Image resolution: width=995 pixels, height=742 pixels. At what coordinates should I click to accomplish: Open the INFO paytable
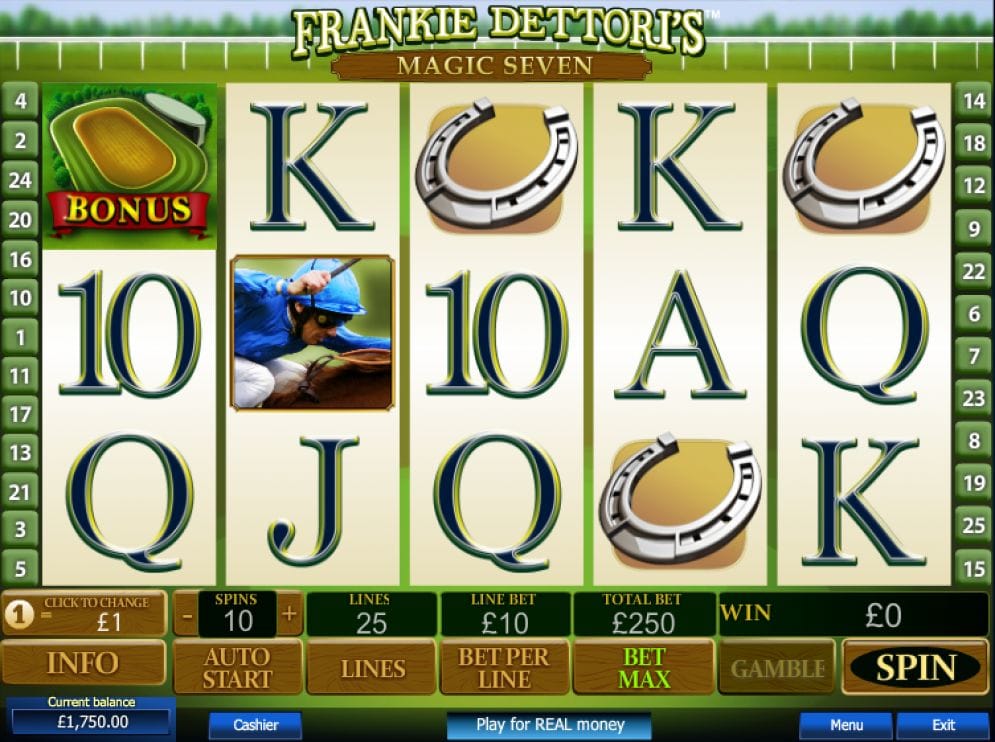(83, 664)
